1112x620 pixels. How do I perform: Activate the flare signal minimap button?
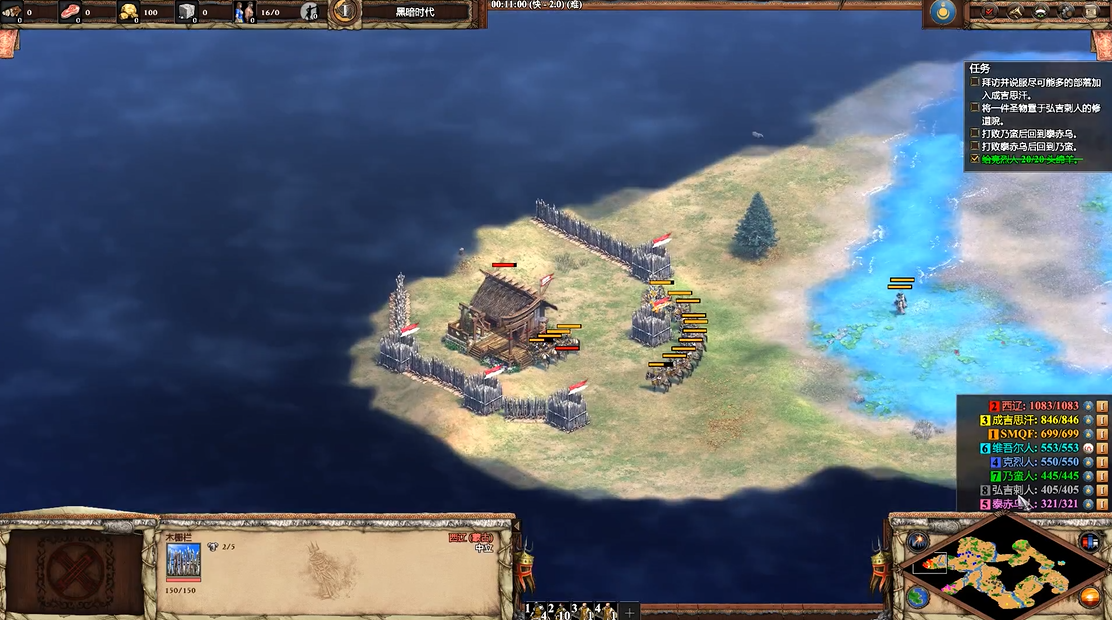[x=918, y=541]
